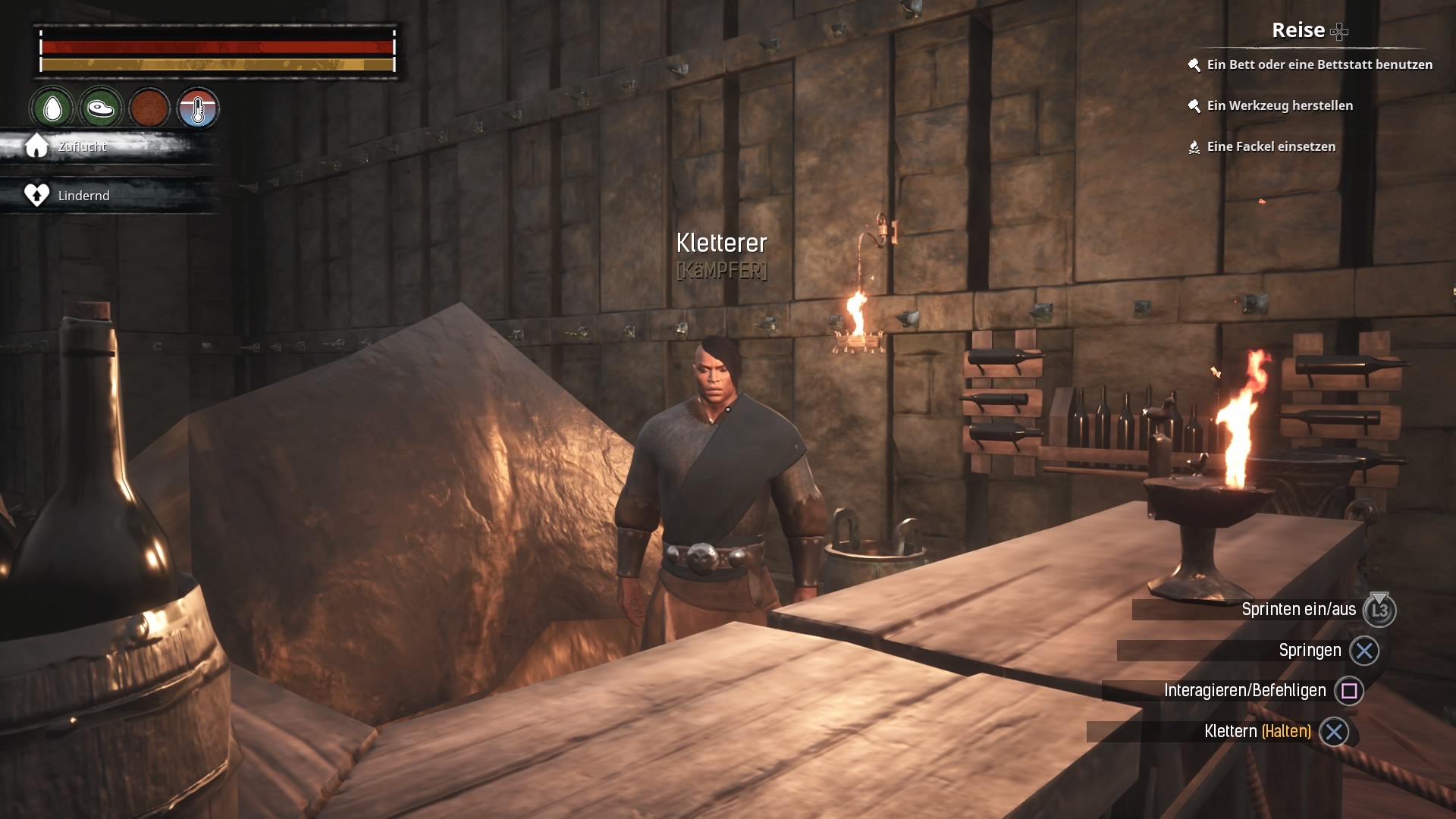
Task: Select 'Ein Bett oder eine Bettstatt benutzen' objective
Action: 1319,64
